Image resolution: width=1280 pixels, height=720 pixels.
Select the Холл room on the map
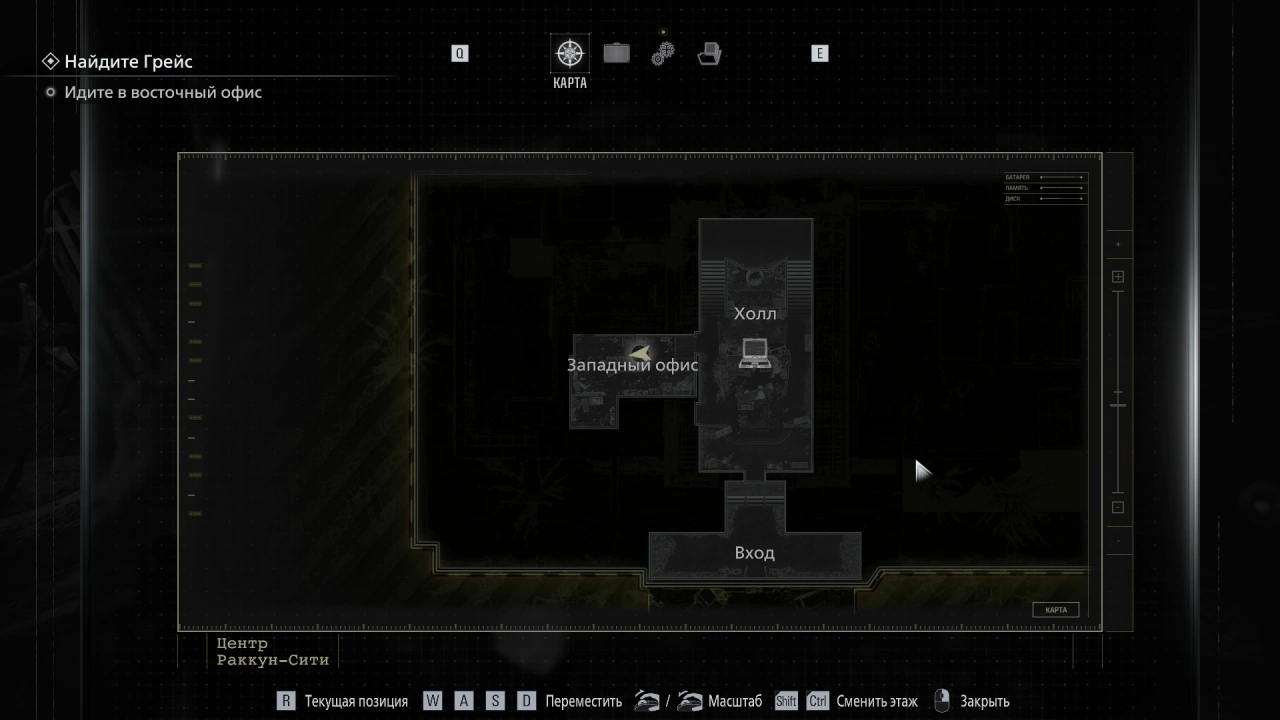coord(755,314)
